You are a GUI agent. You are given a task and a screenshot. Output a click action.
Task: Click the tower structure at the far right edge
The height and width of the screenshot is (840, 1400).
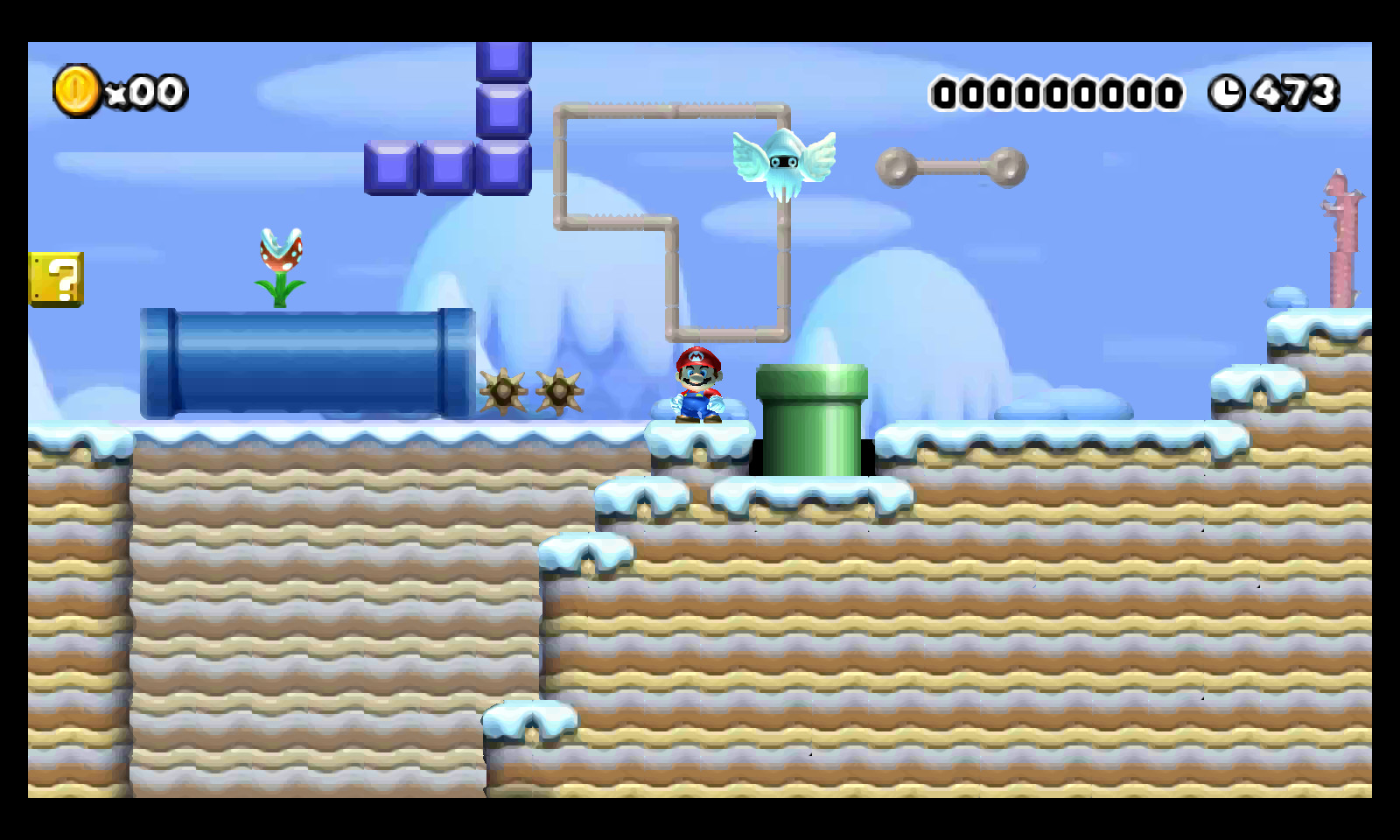(x=1341, y=236)
